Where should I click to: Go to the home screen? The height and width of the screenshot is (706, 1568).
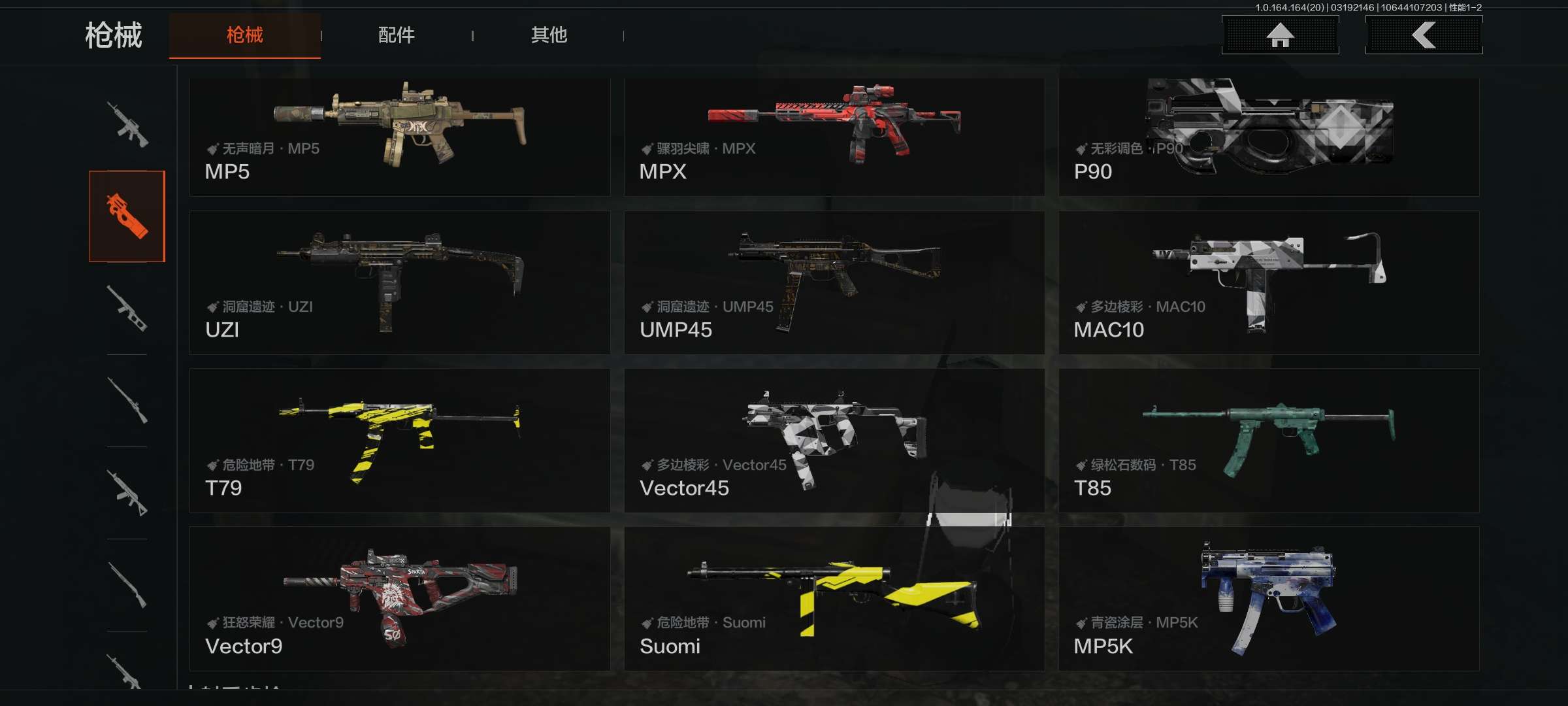[x=1280, y=35]
